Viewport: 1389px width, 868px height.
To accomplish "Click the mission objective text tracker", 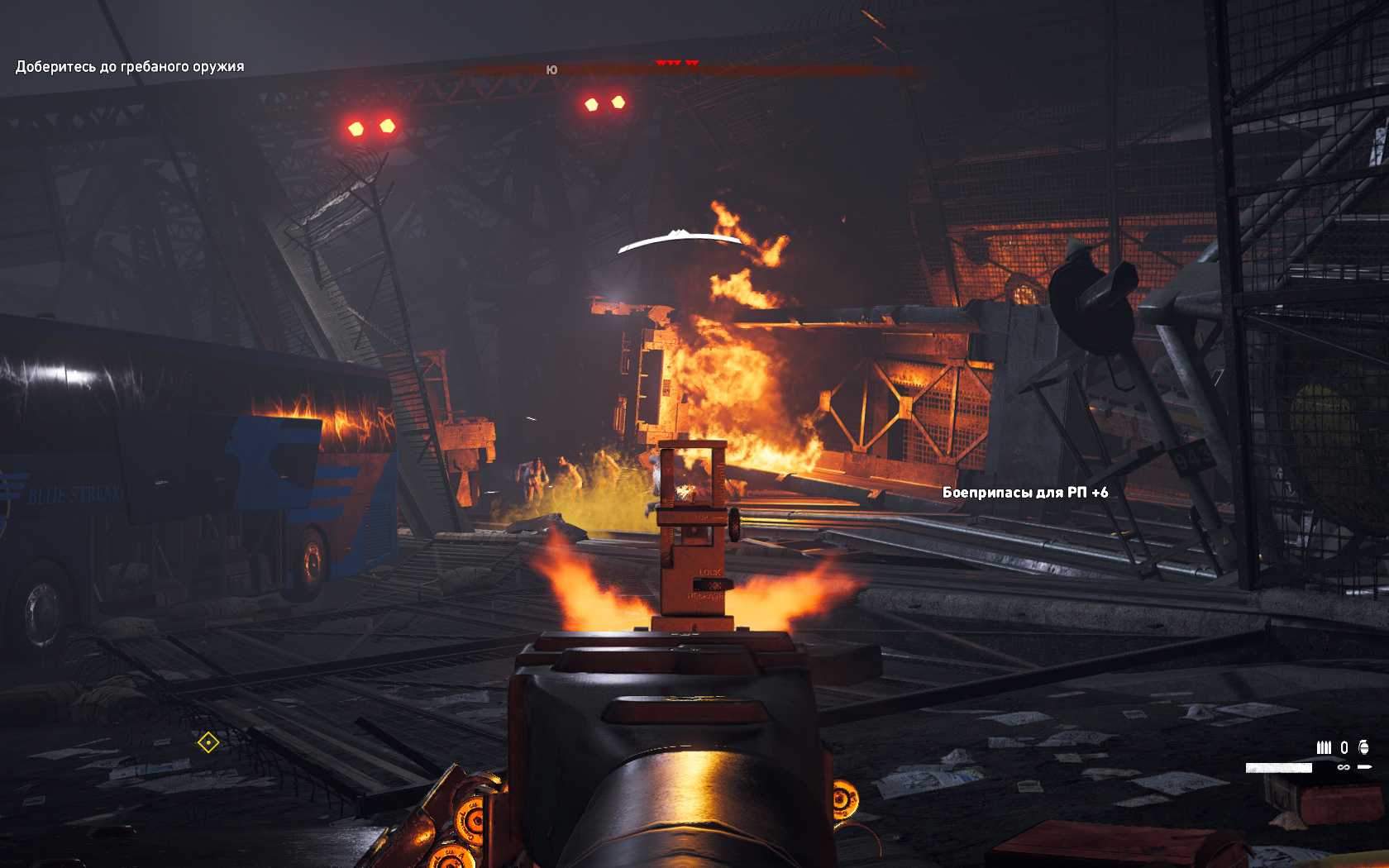I will point(130,67).
